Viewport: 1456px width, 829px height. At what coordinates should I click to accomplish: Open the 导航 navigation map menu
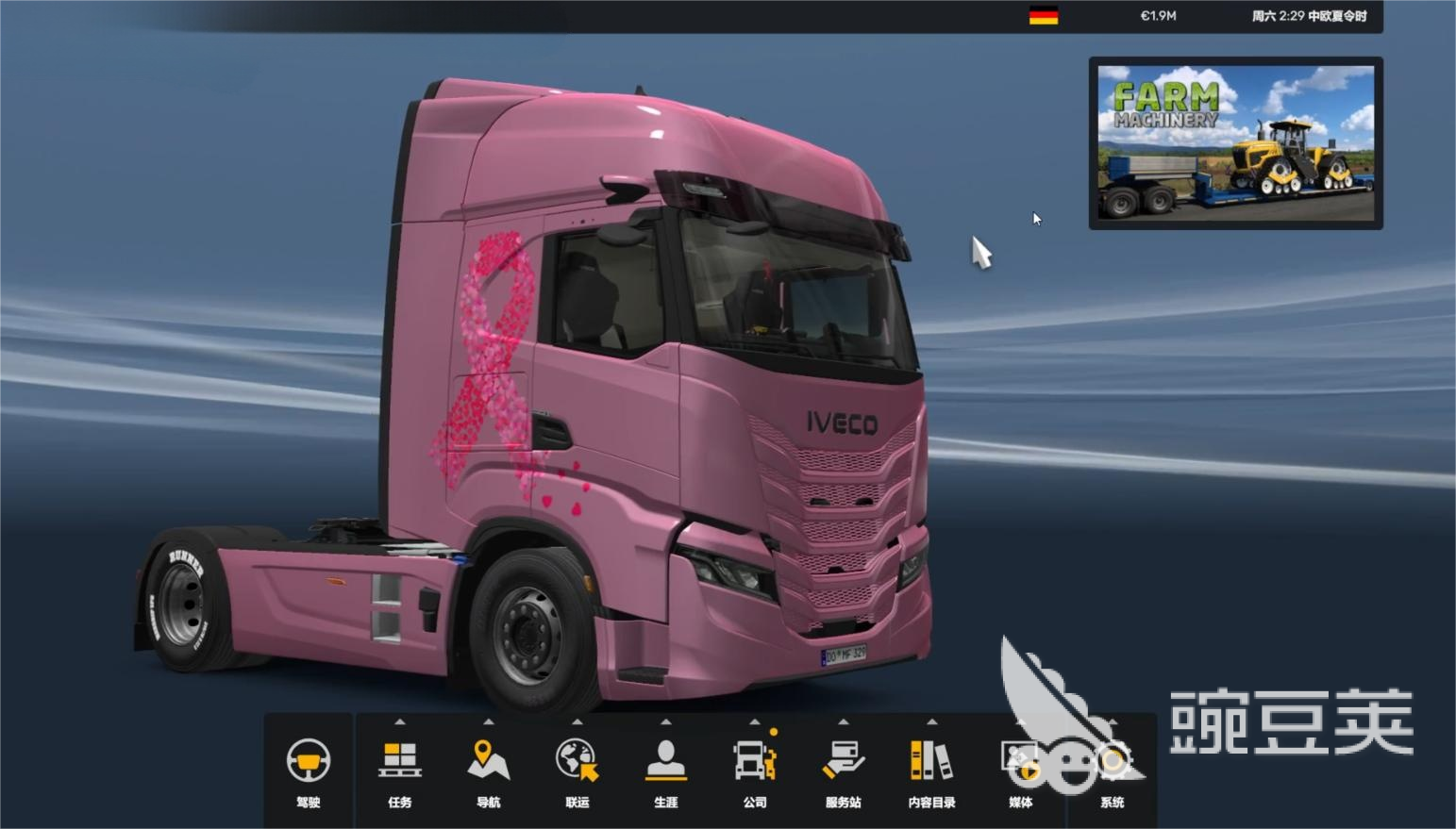coord(489,770)
